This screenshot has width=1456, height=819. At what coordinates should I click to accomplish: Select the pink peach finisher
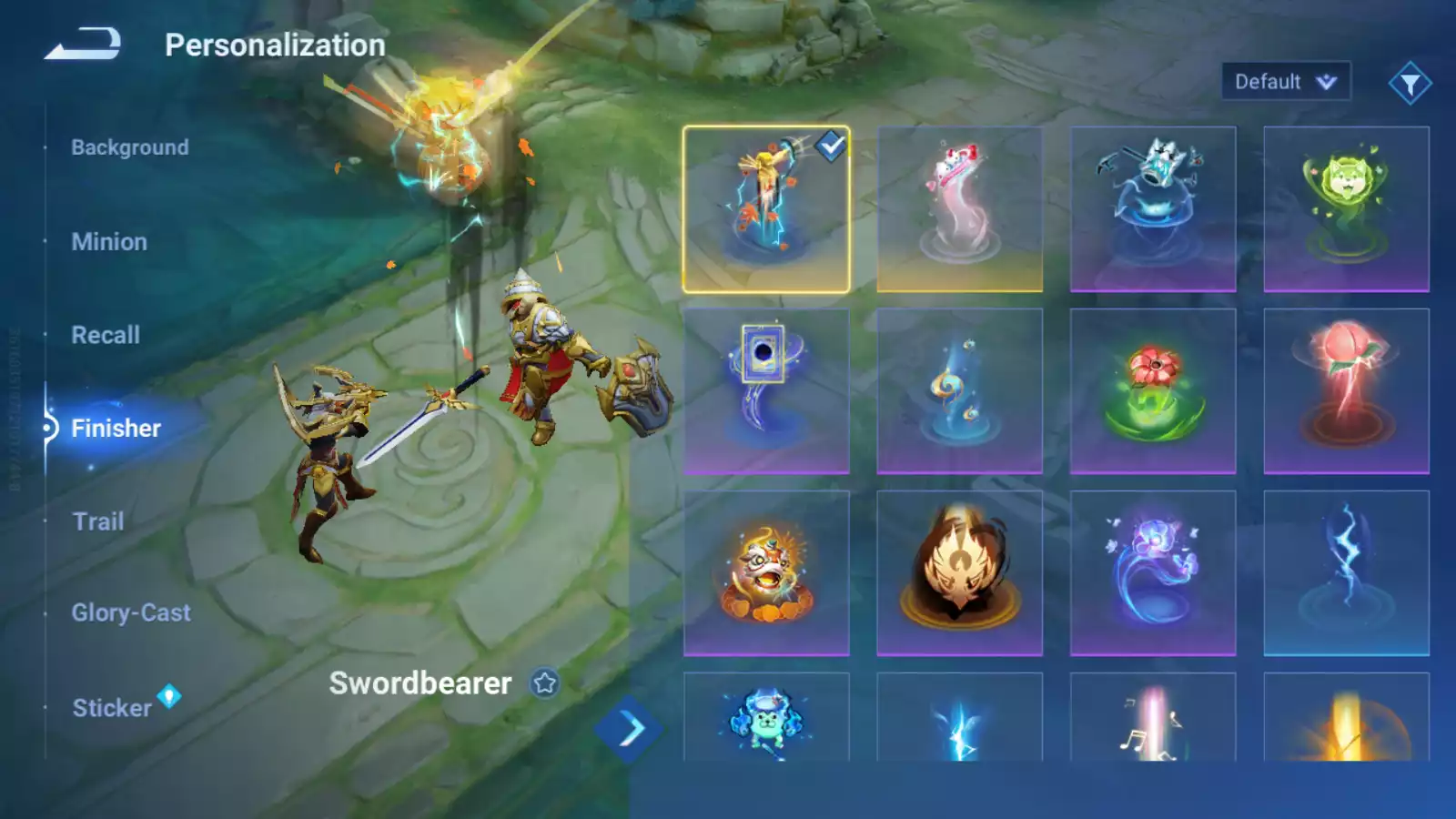point(1346,391)
